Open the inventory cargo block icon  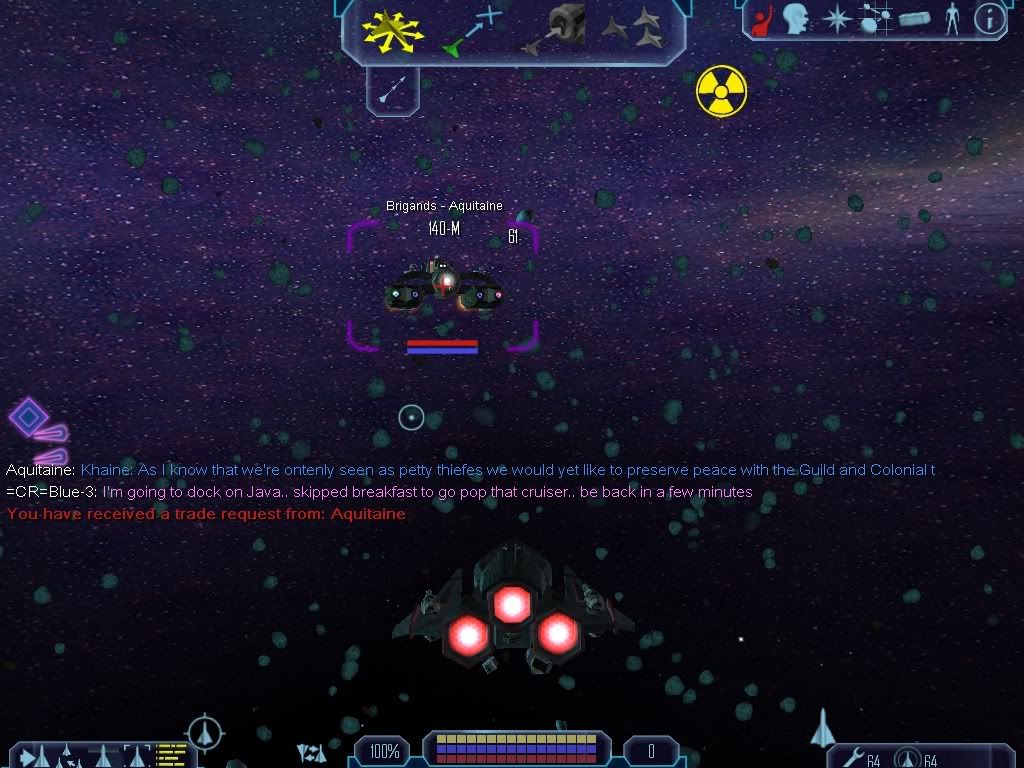click(915, 20)
